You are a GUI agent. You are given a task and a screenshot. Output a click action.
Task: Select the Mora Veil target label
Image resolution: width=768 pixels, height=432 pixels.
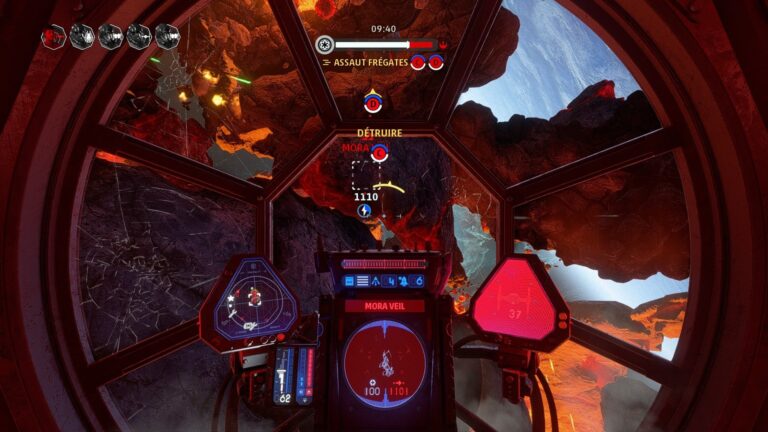click(384, 306)
